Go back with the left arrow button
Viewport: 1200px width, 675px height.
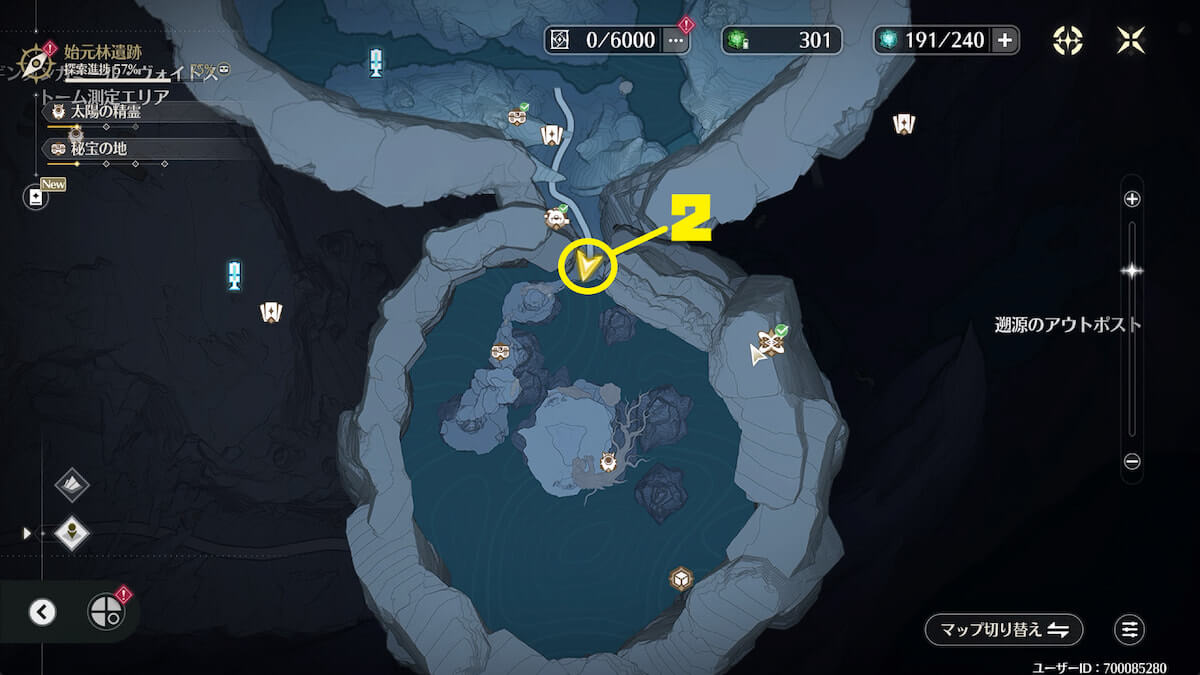[x=42, y=612]
